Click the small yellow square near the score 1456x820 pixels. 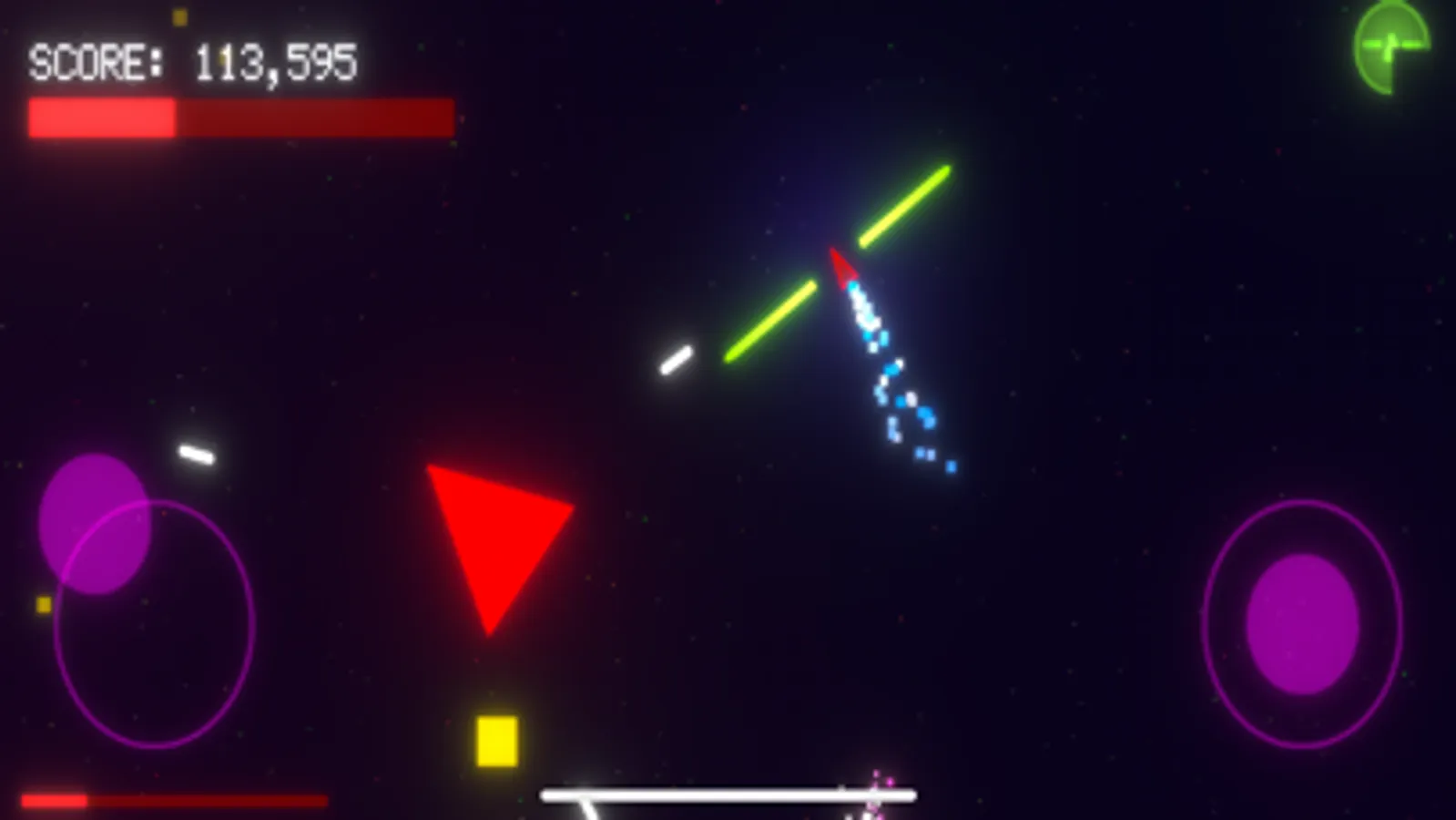coord(179,15)
